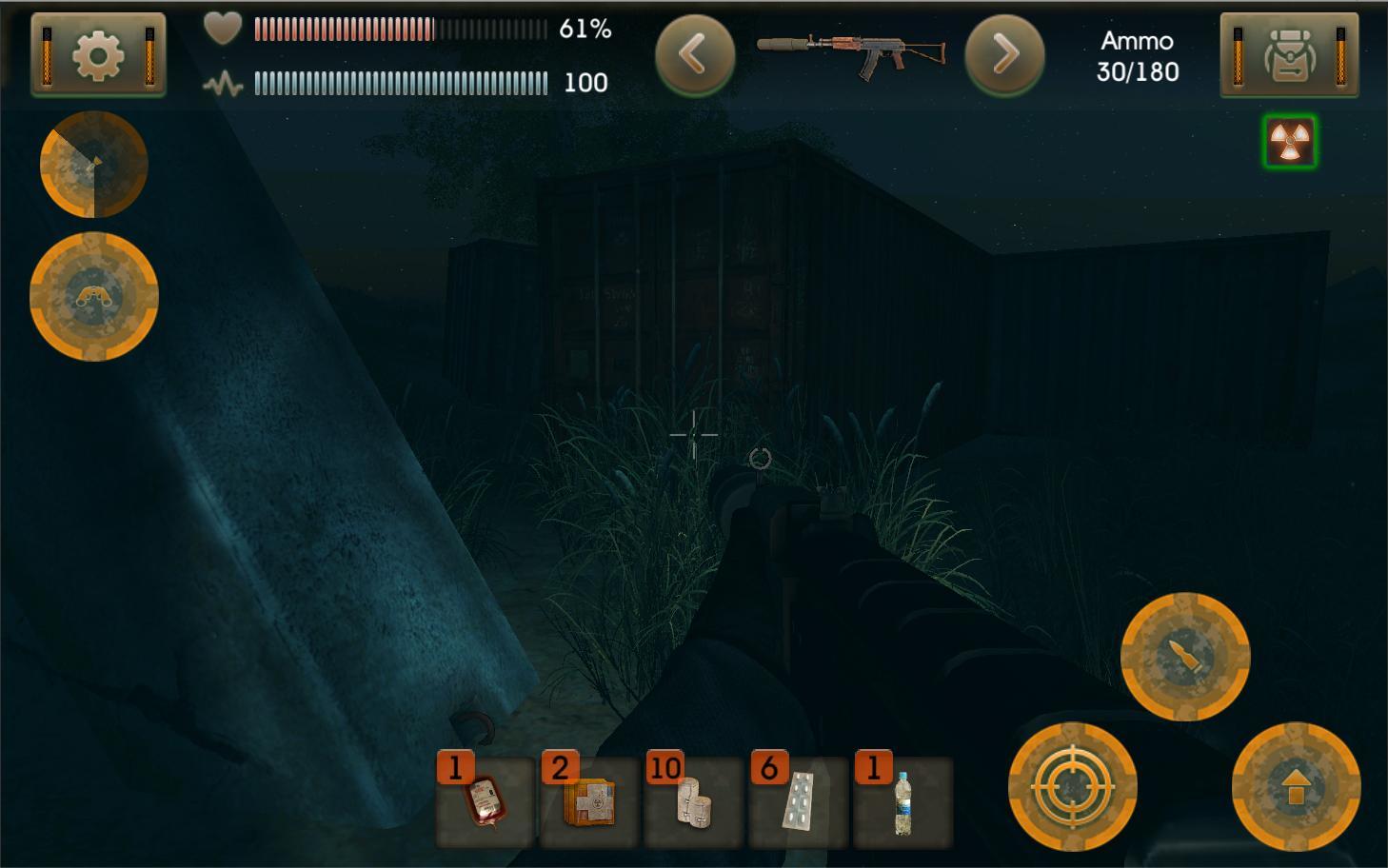Select the suppressed rifle in the weapon display
The image size is (1388, 868).
(x=850, y=54)
